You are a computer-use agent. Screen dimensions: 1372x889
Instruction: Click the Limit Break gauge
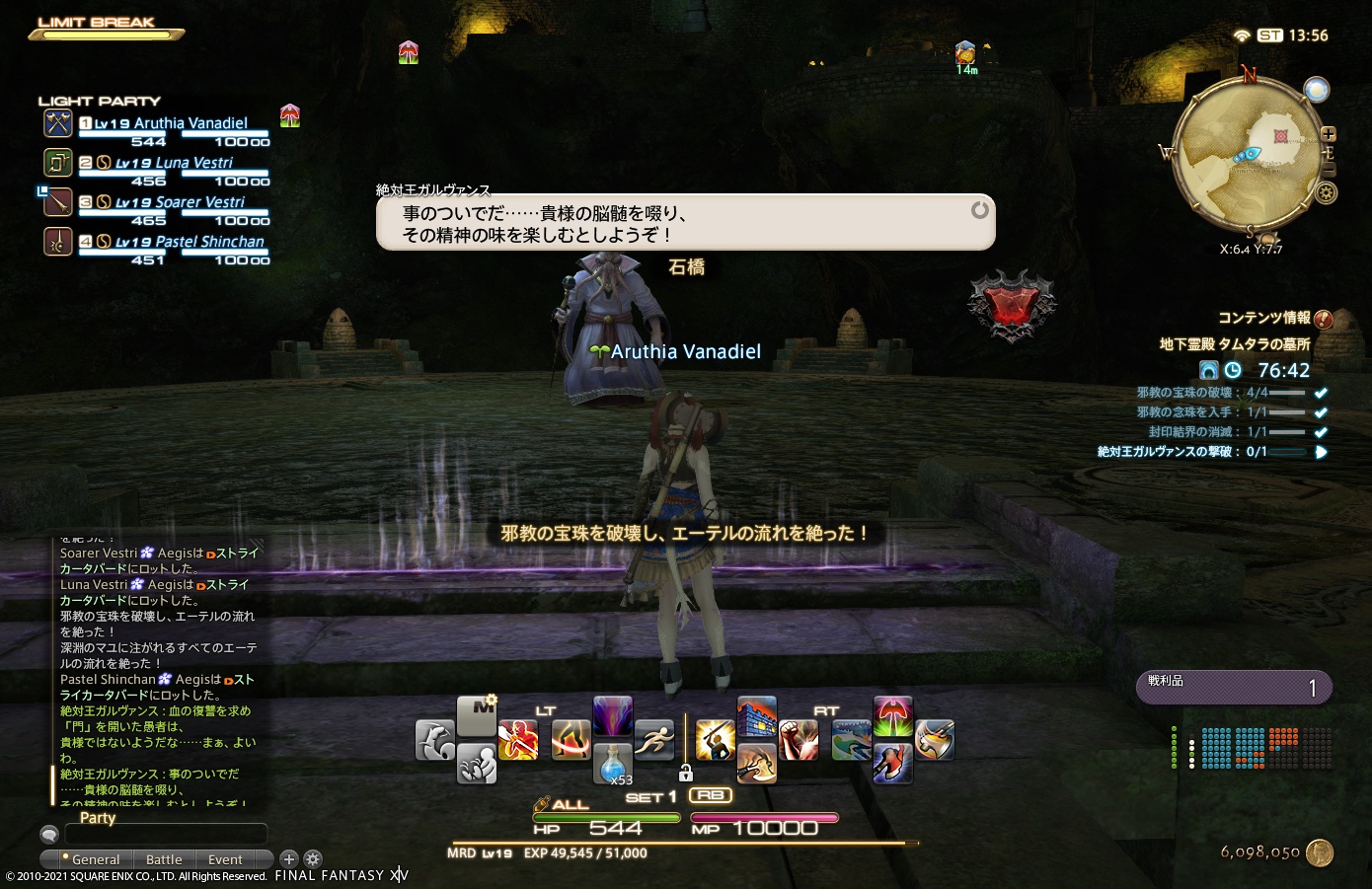(106, 33)
